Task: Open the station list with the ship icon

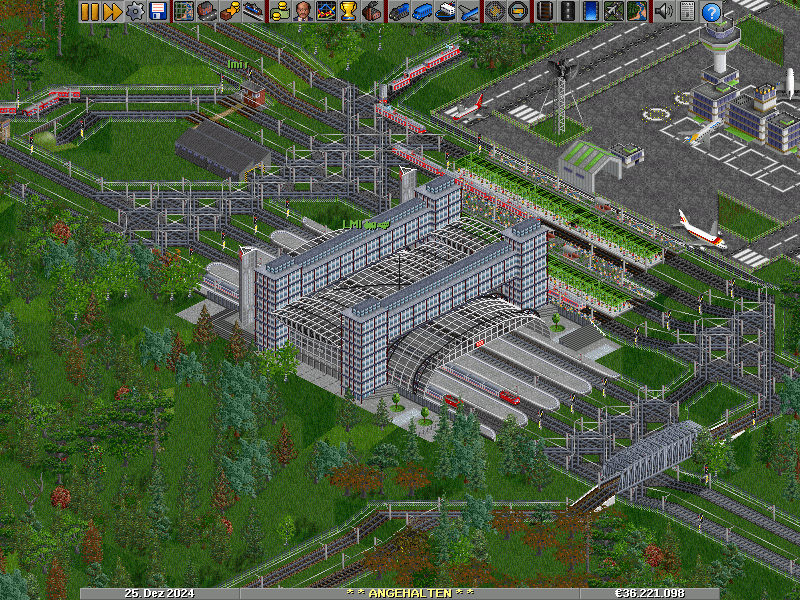Action: [x=253, y=11]
